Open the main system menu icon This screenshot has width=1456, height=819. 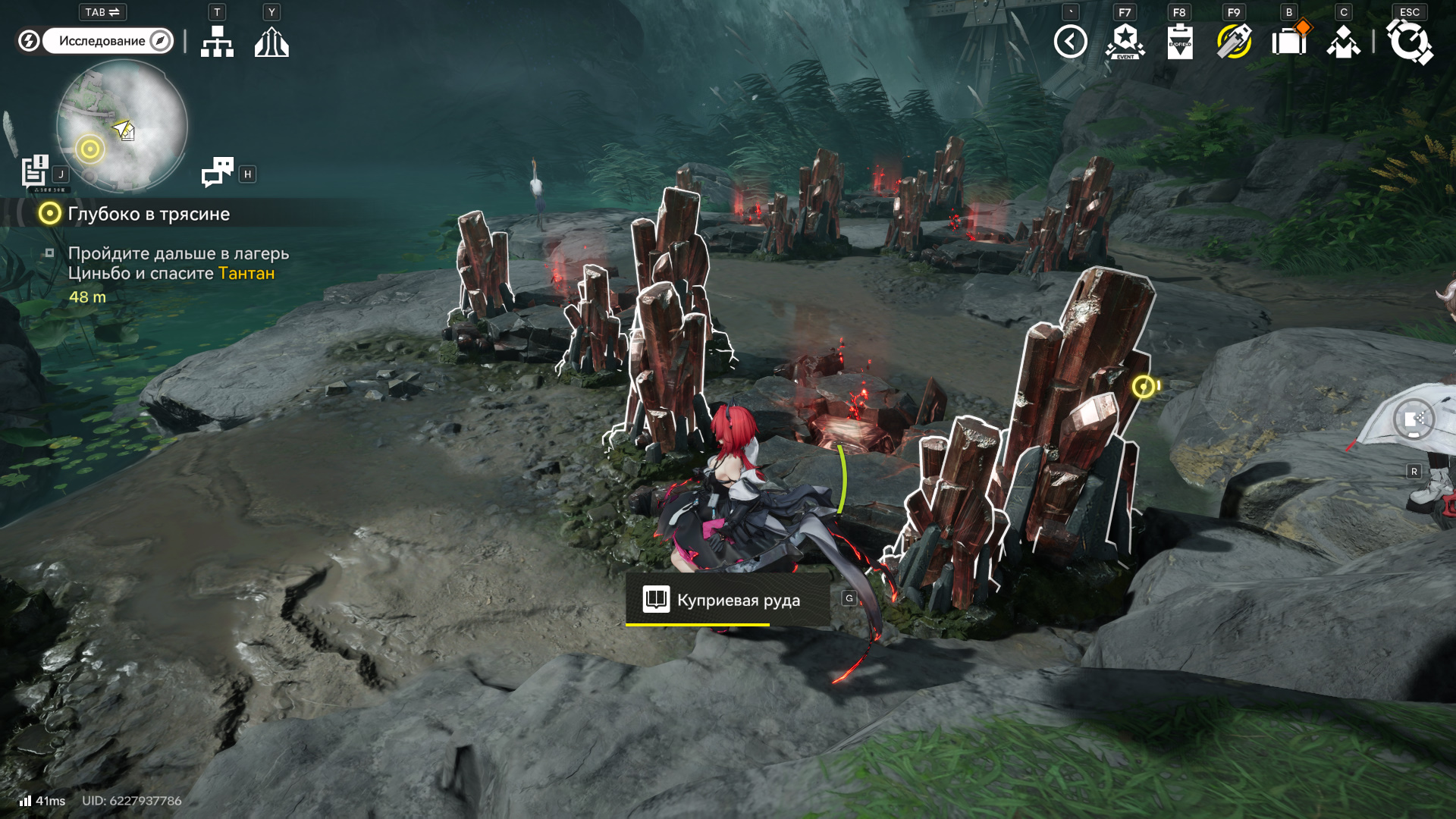pyautogui.click(x=1409, y=42)
